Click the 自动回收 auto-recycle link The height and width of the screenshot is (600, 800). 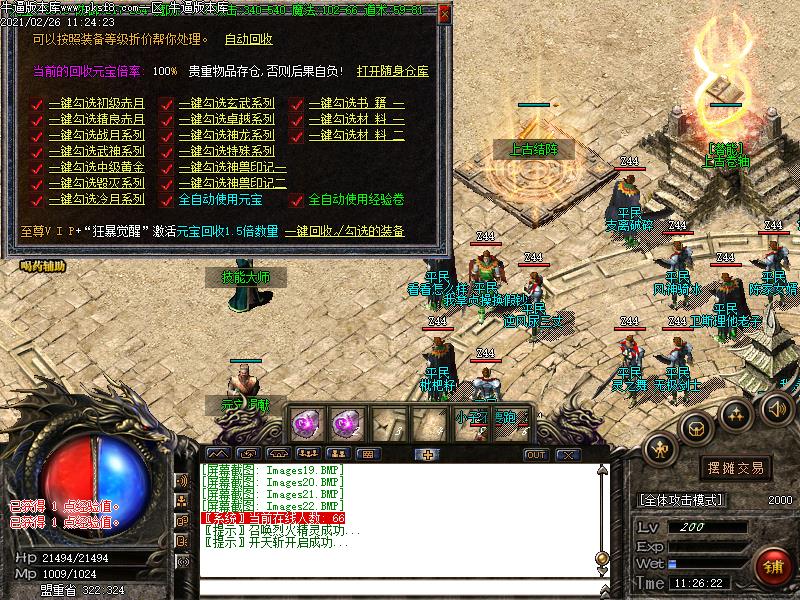[248, 40]
